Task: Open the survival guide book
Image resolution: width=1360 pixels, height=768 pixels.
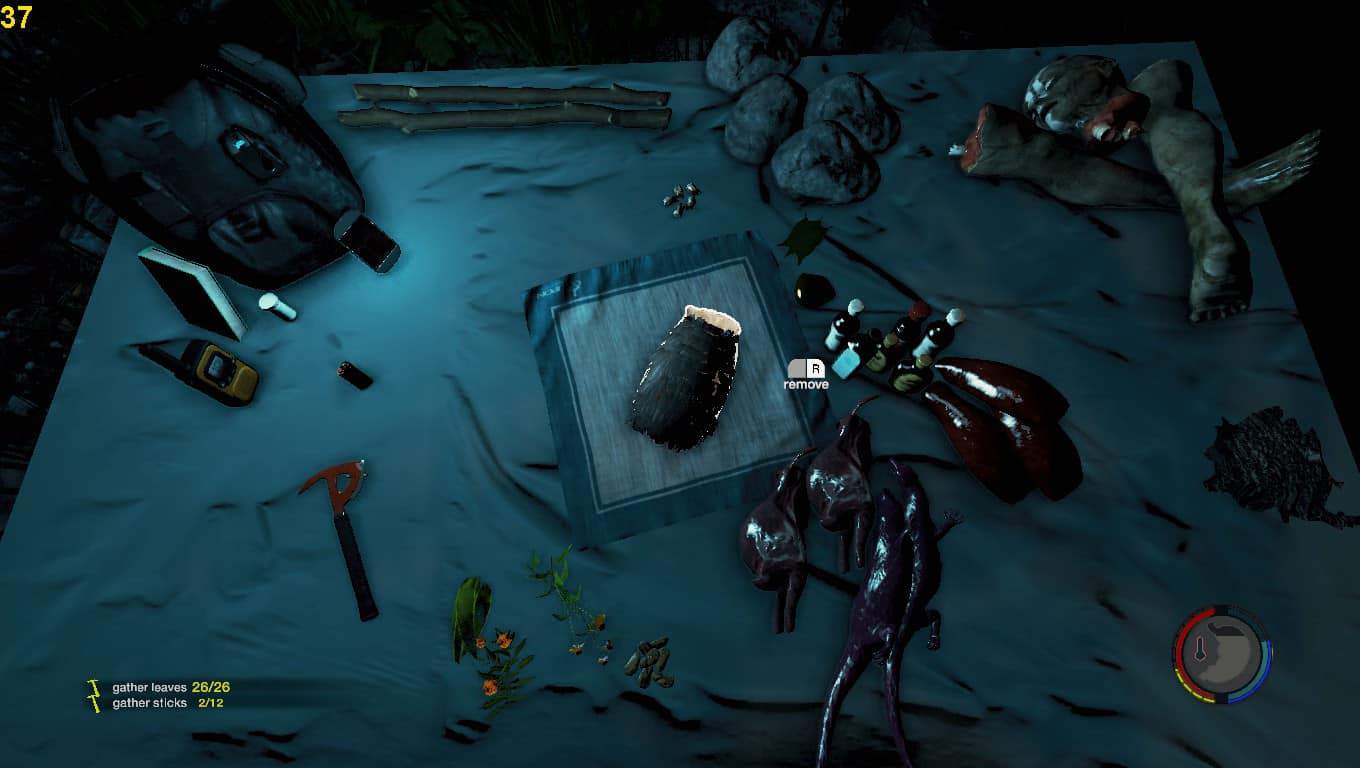Action: pyautogui.click(x=191, y=288)
